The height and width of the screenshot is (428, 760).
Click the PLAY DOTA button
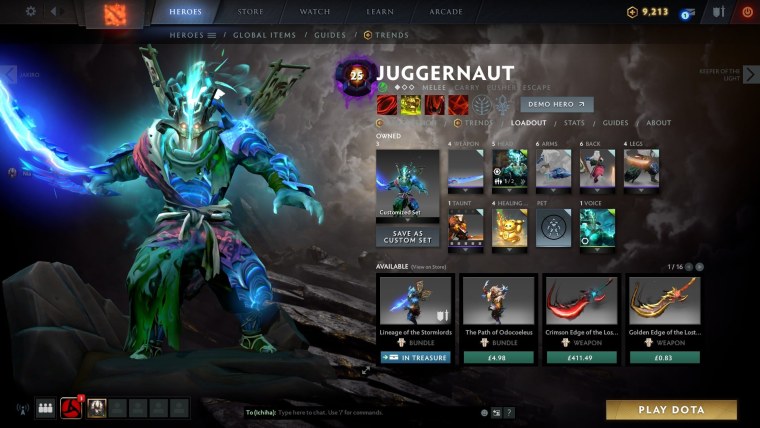(671, 410)
